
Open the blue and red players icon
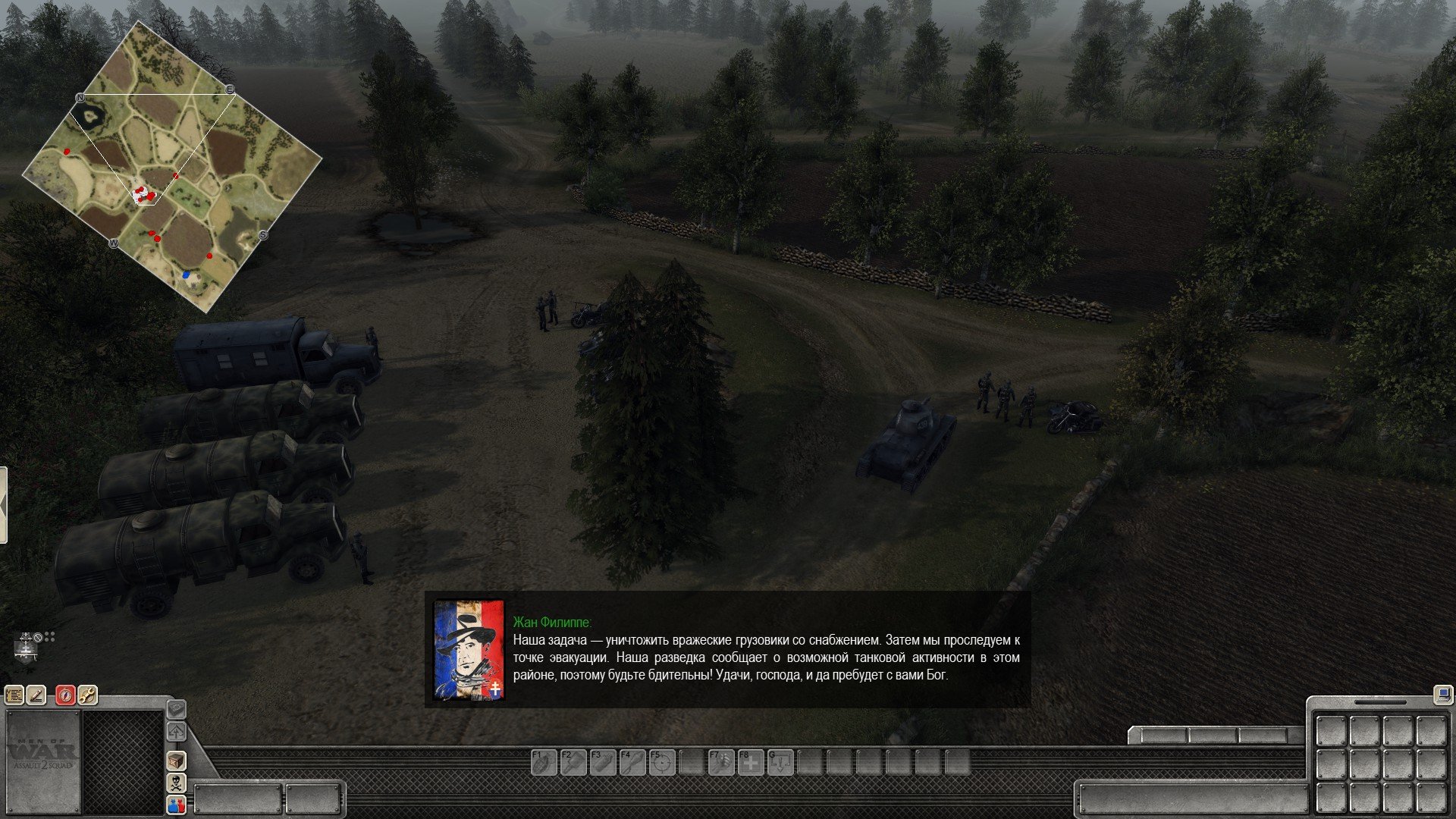tap(176, 805)
